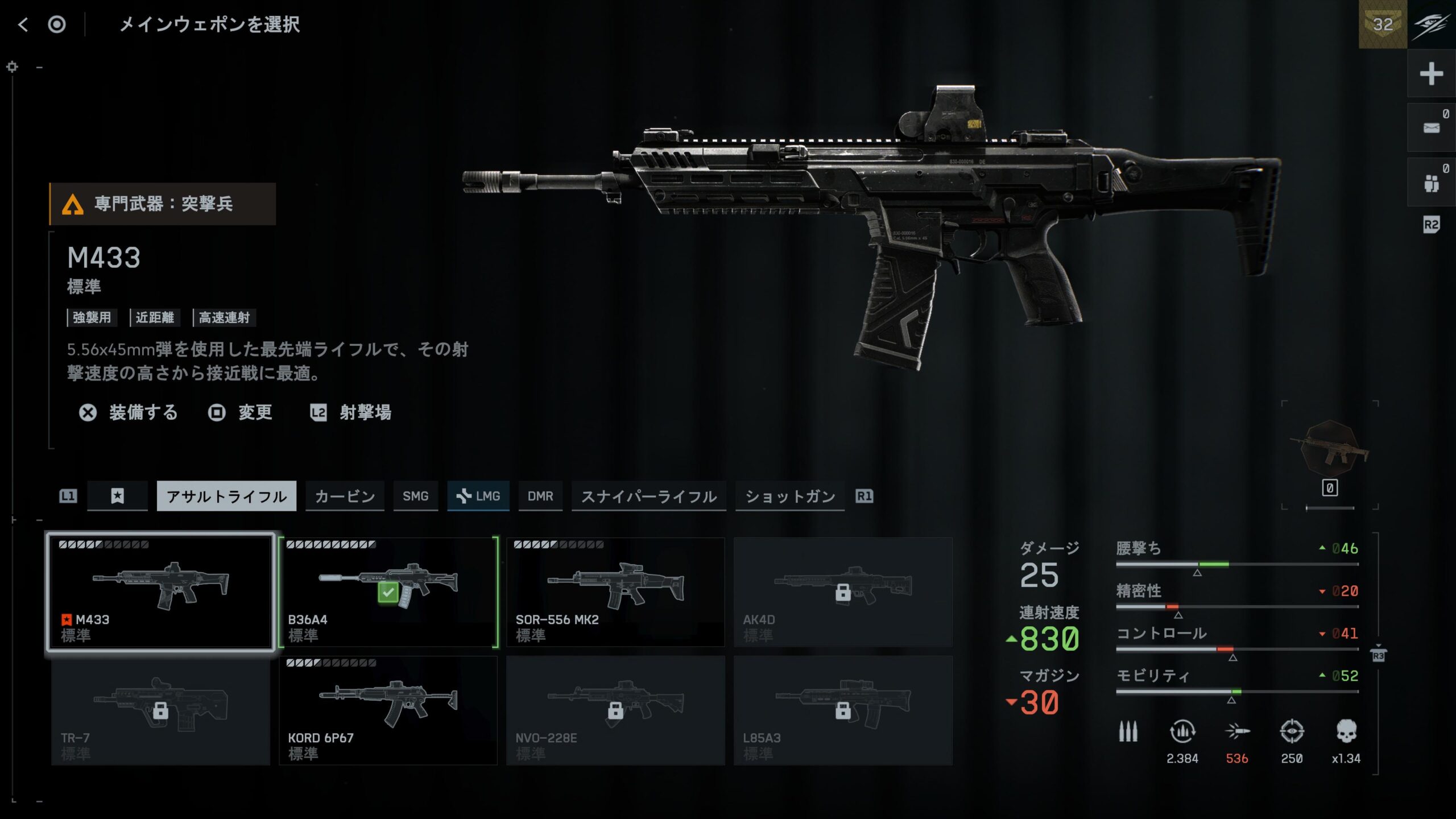This screenshot has width=1456, height=819.
Task: Choose the ショットガン category
Action: coord(790,496)
